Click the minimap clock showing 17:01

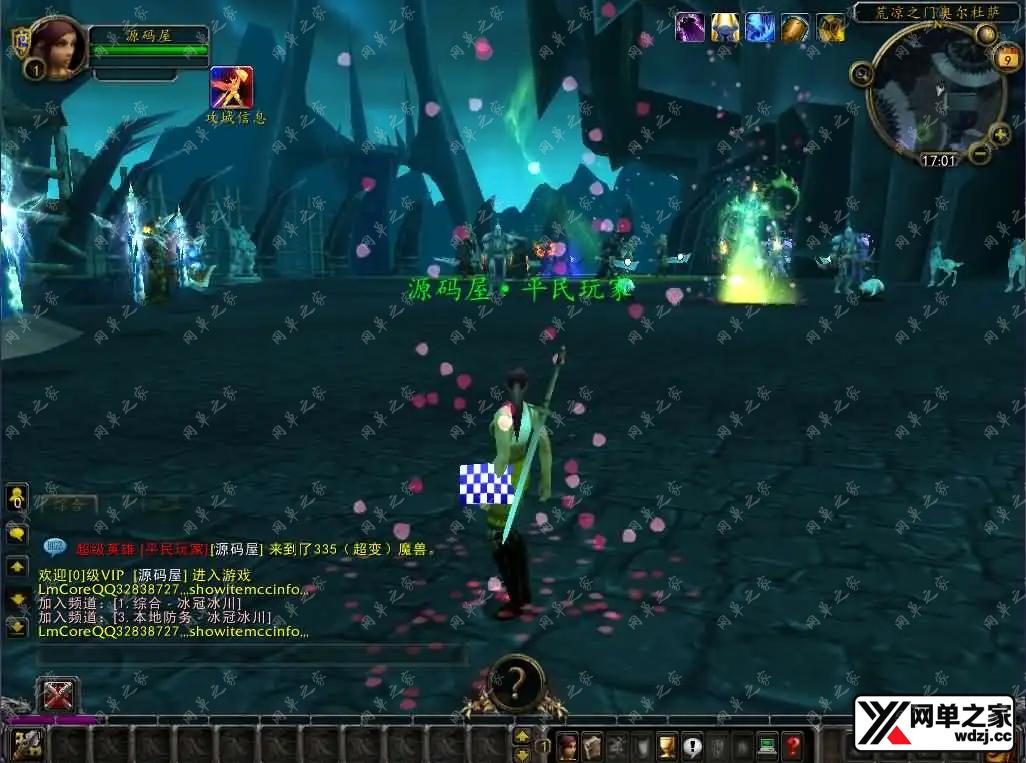938,160
